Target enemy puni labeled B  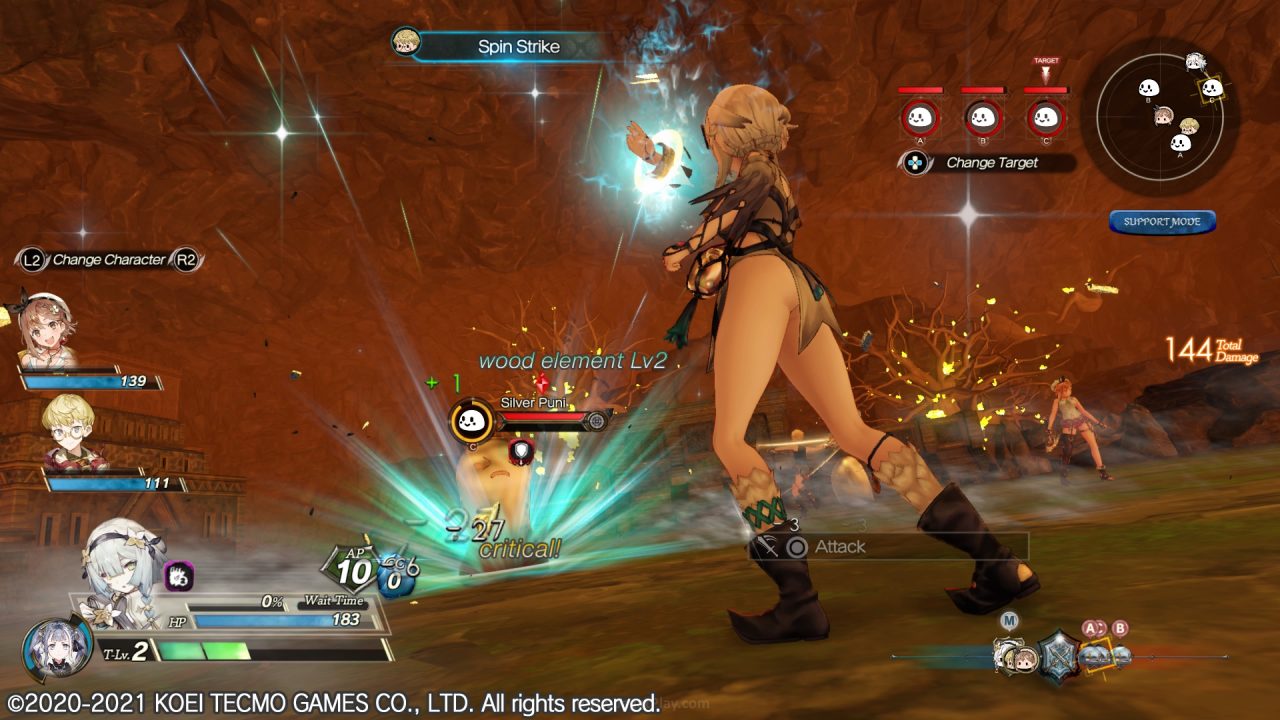click(x=983, y=118)
